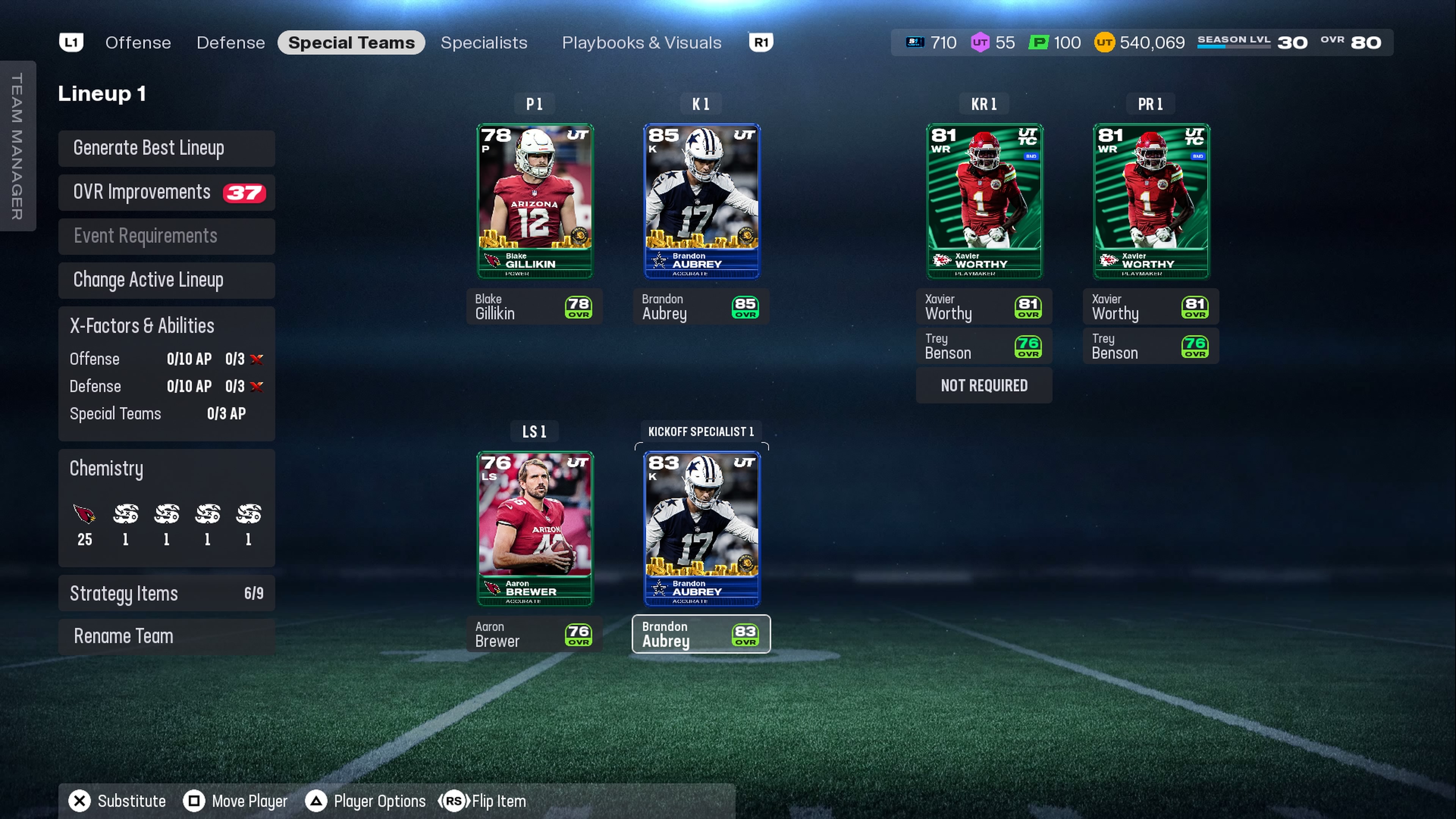Open the Defense tab
1456x819 pixels.
point(231,43)
